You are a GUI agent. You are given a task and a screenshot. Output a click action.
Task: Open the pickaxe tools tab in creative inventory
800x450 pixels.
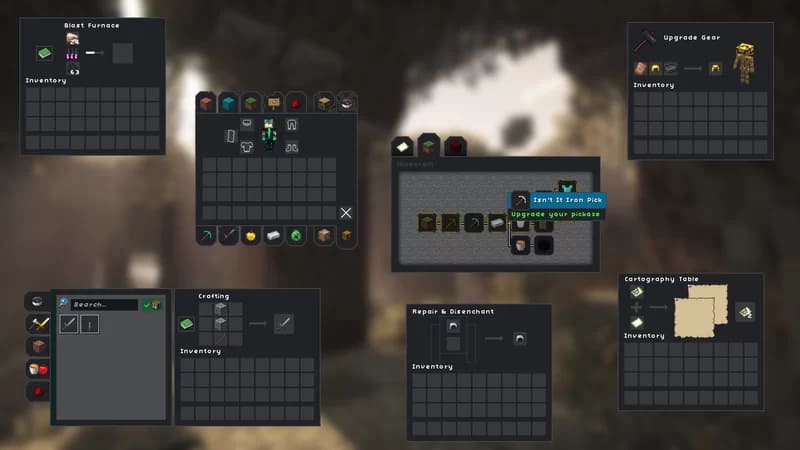(x=207, y=236)
